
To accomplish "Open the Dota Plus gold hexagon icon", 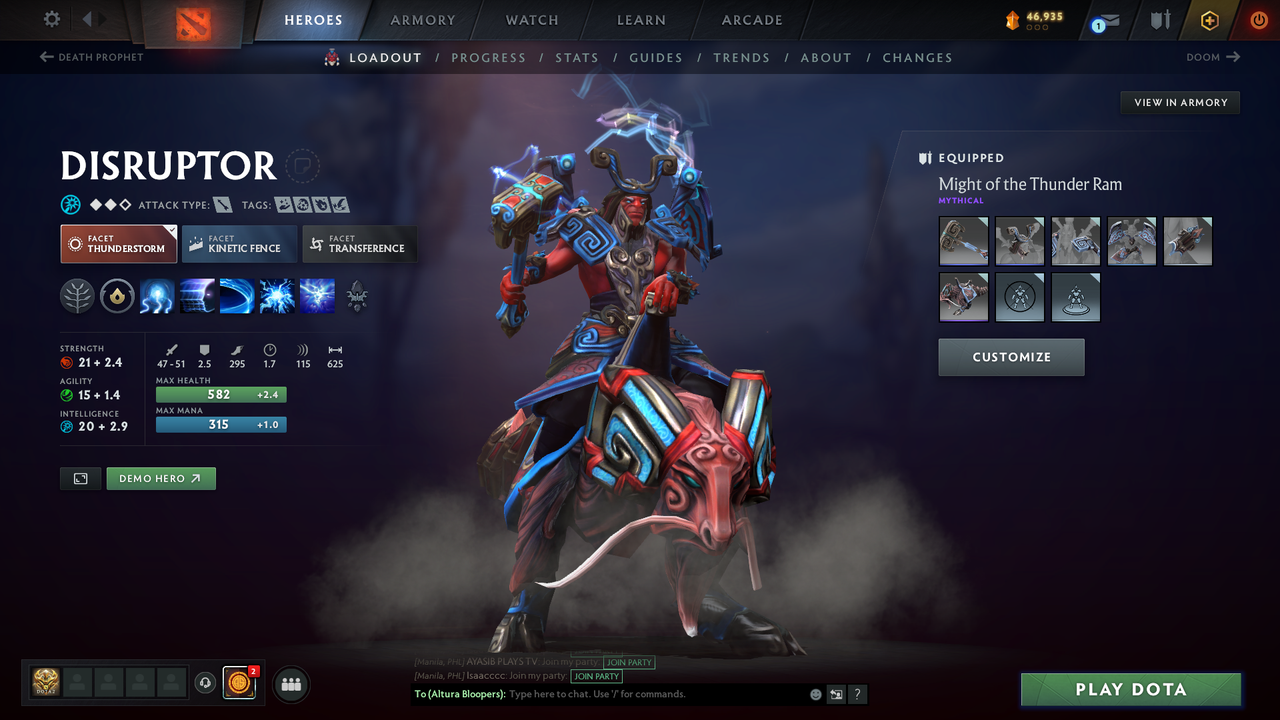I will 1209,20.
